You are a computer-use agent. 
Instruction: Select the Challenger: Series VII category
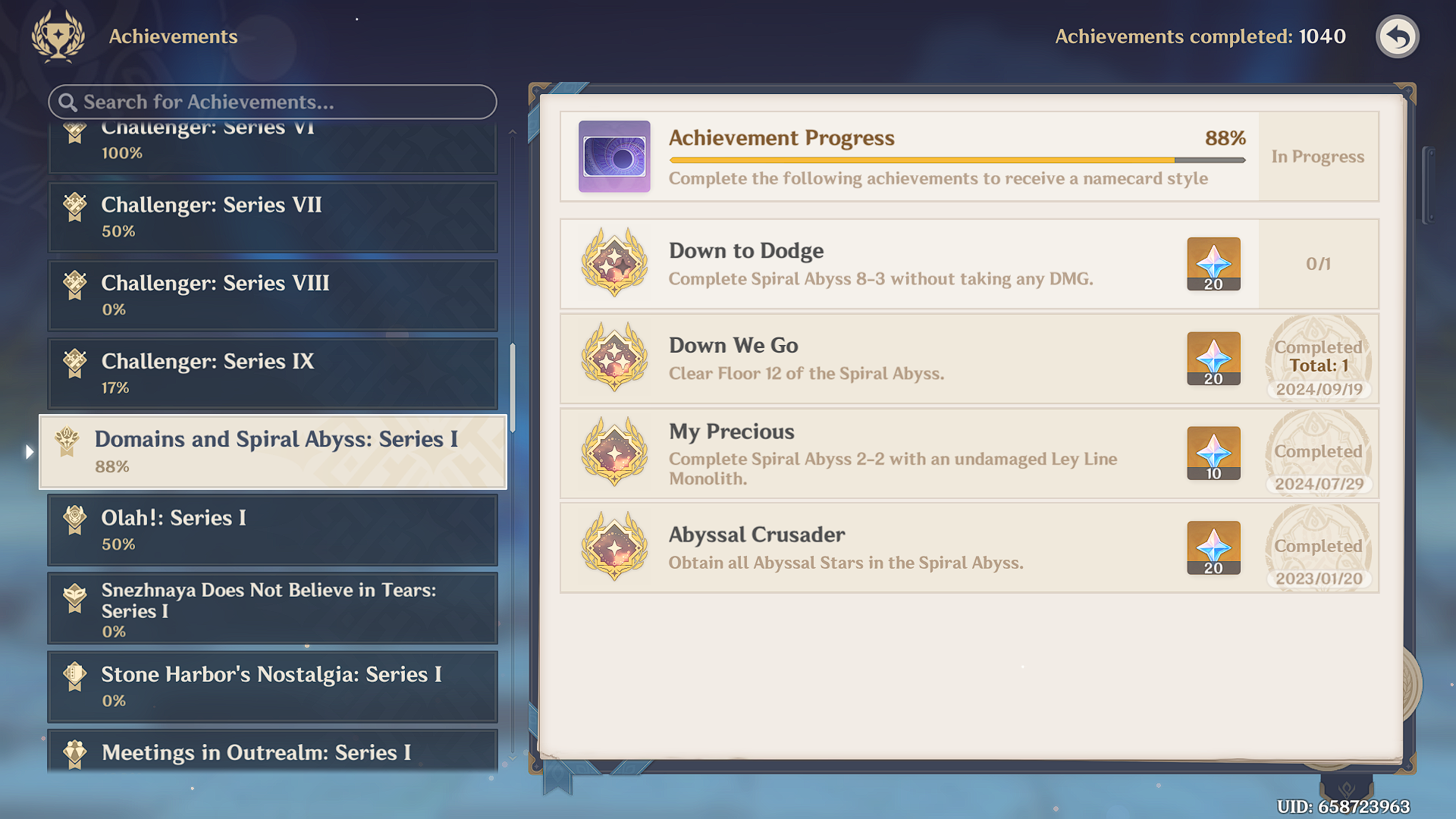(273, 217)
